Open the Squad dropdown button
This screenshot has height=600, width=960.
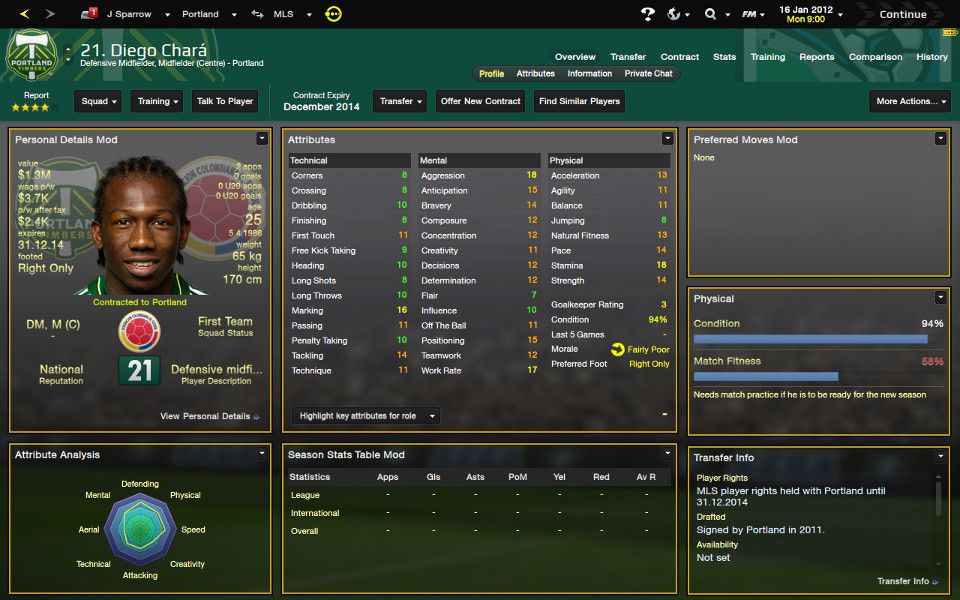(98, 101)
